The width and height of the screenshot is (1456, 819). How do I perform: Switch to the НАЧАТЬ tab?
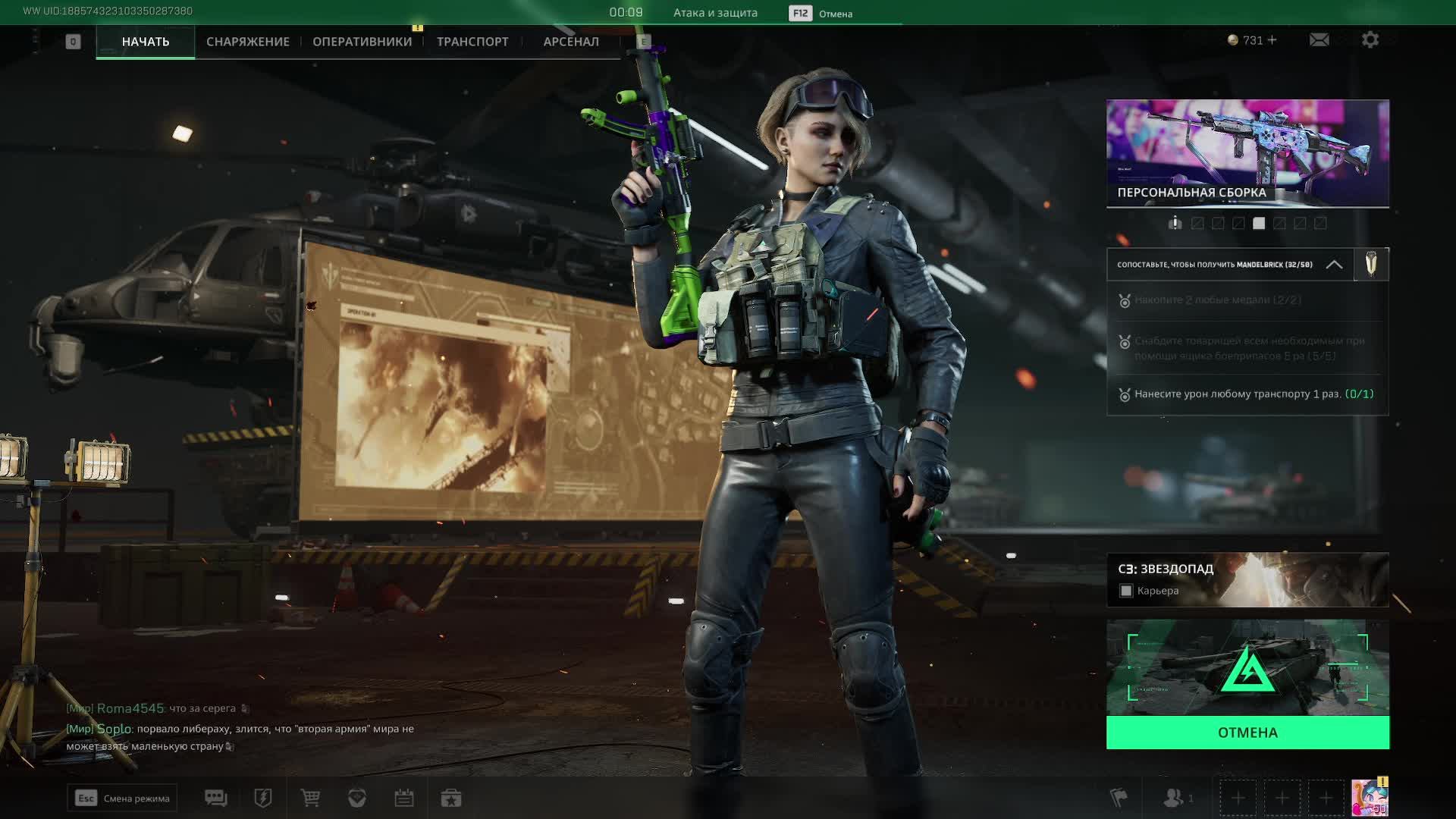tap(146, 42)
